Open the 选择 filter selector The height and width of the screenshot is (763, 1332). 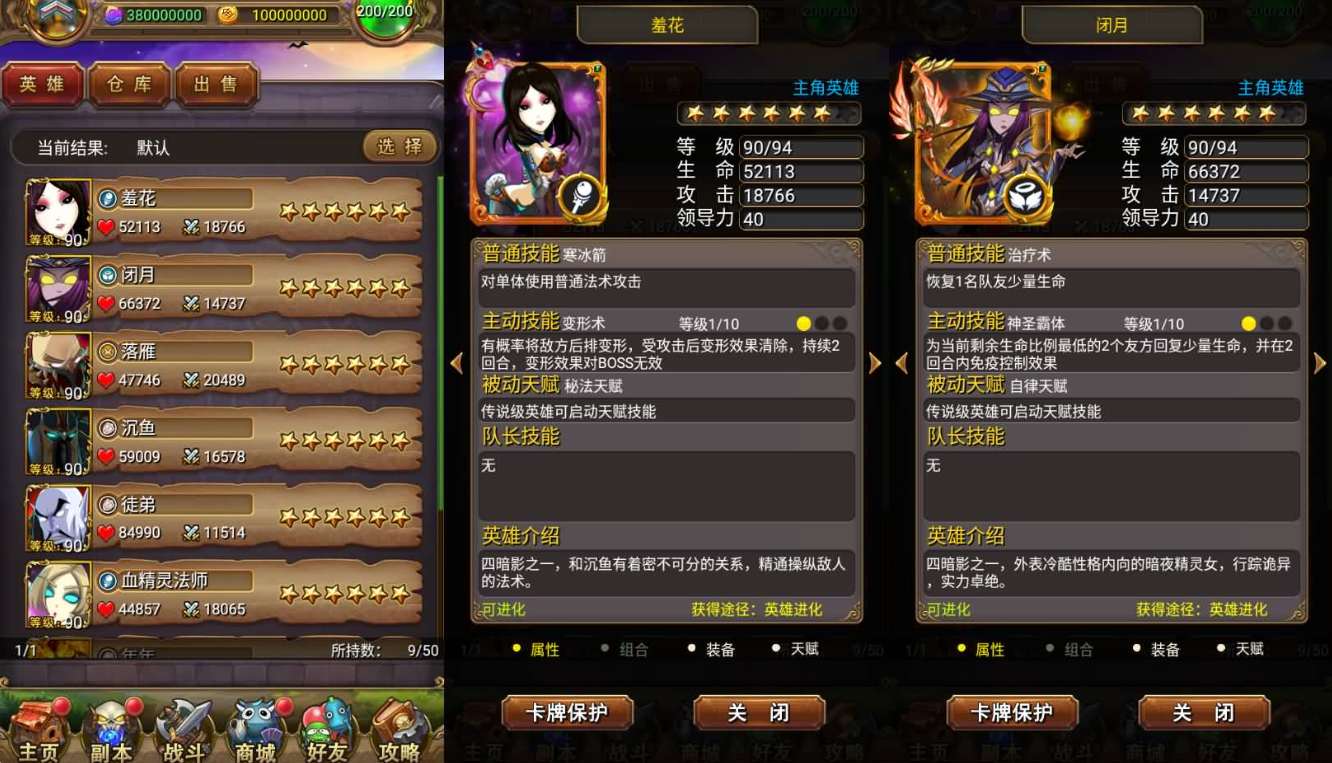coord(399,146)
